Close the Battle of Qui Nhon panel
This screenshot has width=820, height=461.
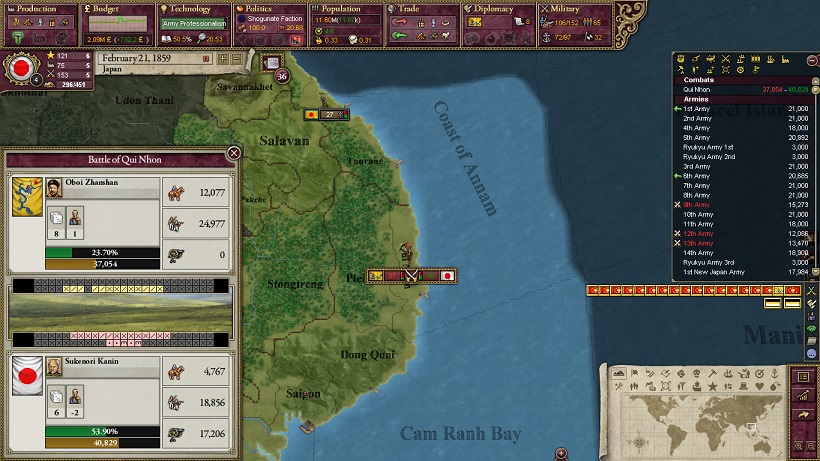pyautogui.click(x=234, y=153)
